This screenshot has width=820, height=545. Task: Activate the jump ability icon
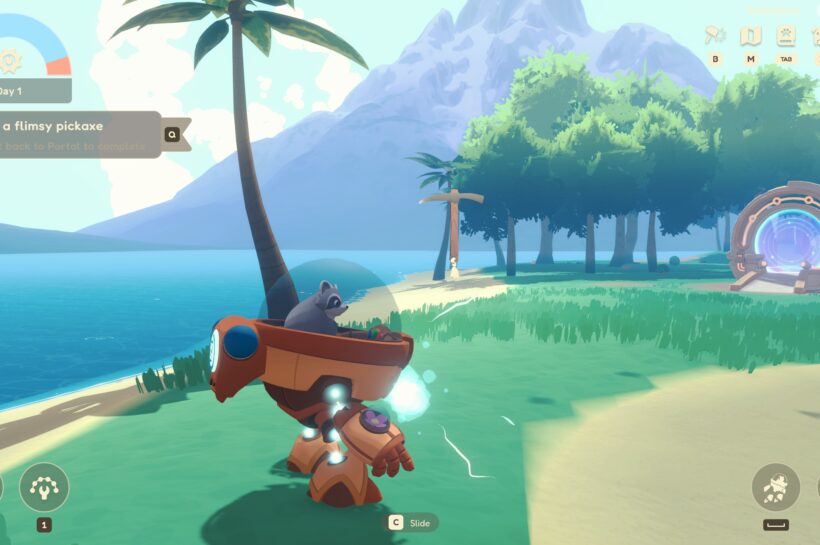[776, 487]
